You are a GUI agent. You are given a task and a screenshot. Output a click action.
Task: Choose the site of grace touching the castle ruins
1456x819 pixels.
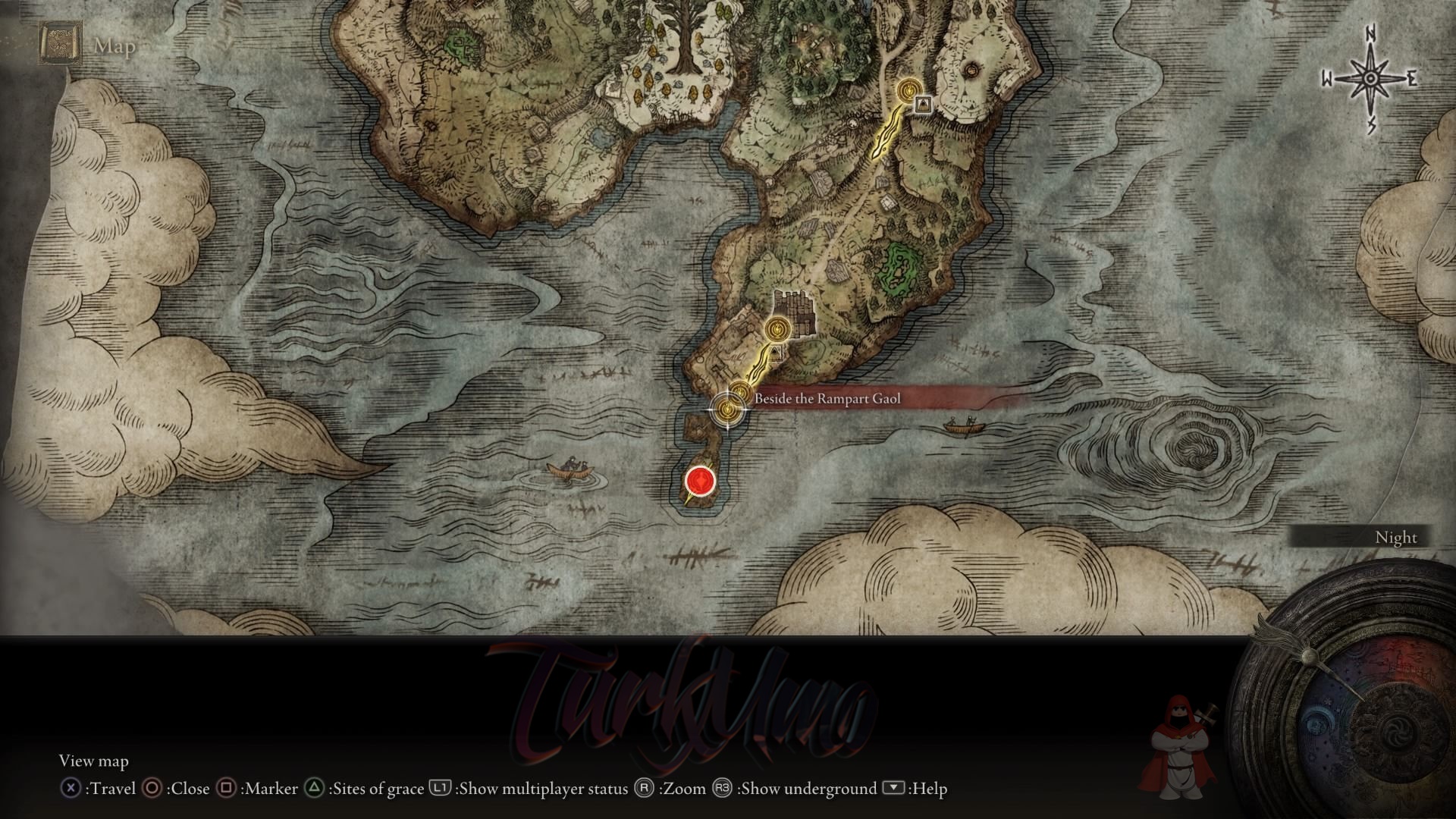(x=777, y=329)
